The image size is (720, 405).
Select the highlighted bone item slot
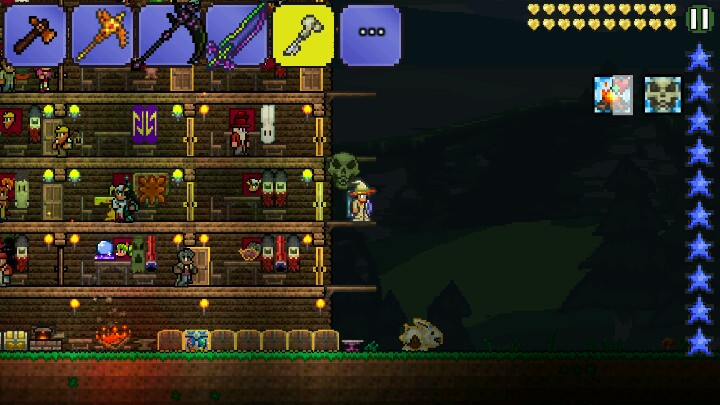(303, 35)
